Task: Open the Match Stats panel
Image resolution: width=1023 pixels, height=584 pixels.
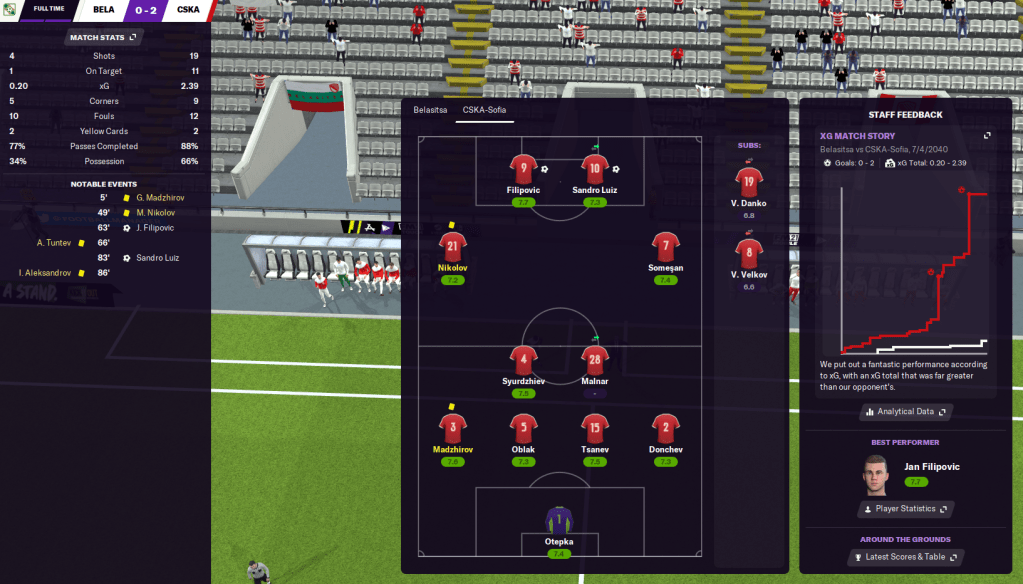Action: click(x=104, y=37)
